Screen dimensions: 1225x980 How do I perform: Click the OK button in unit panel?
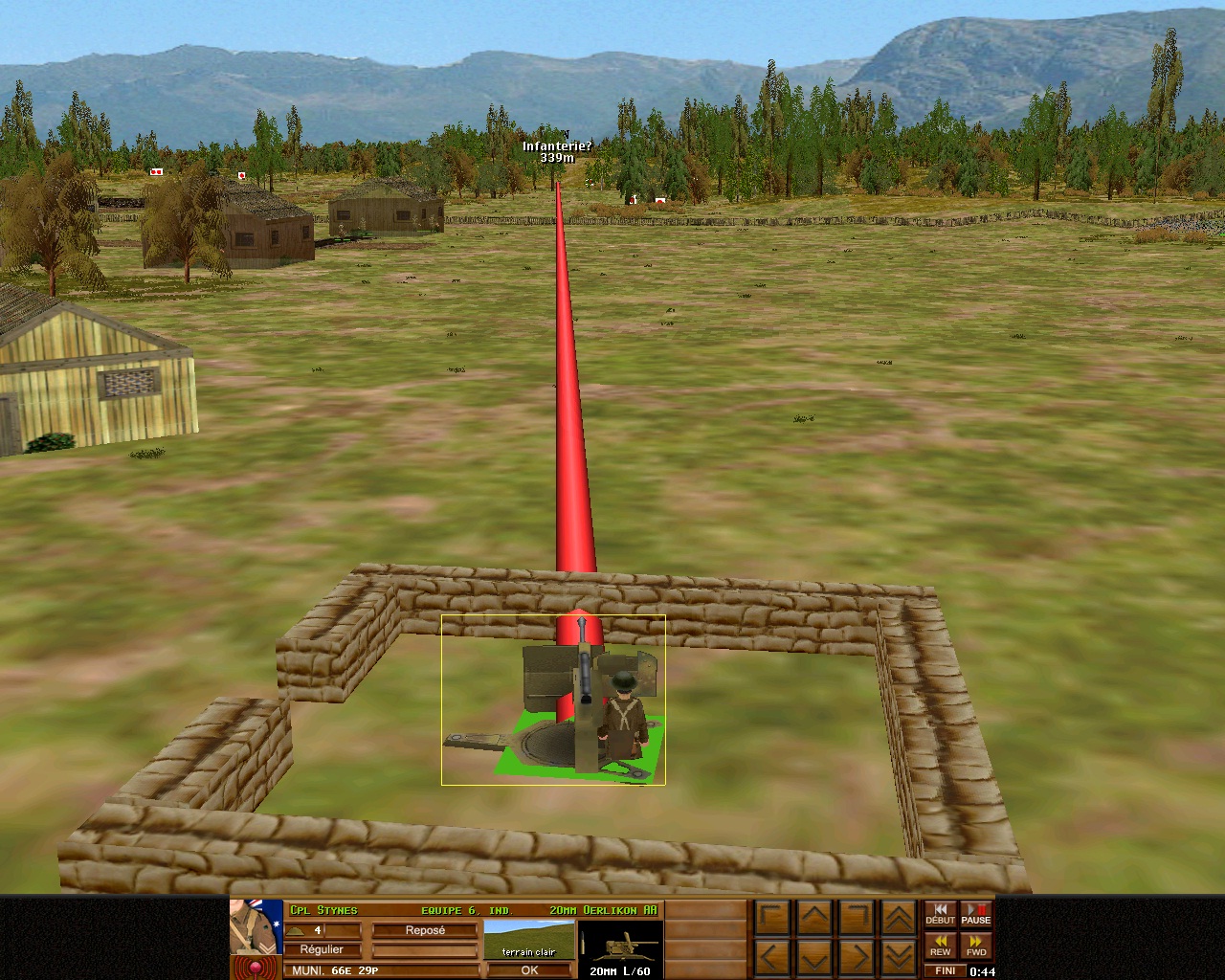tap(529, 969)
